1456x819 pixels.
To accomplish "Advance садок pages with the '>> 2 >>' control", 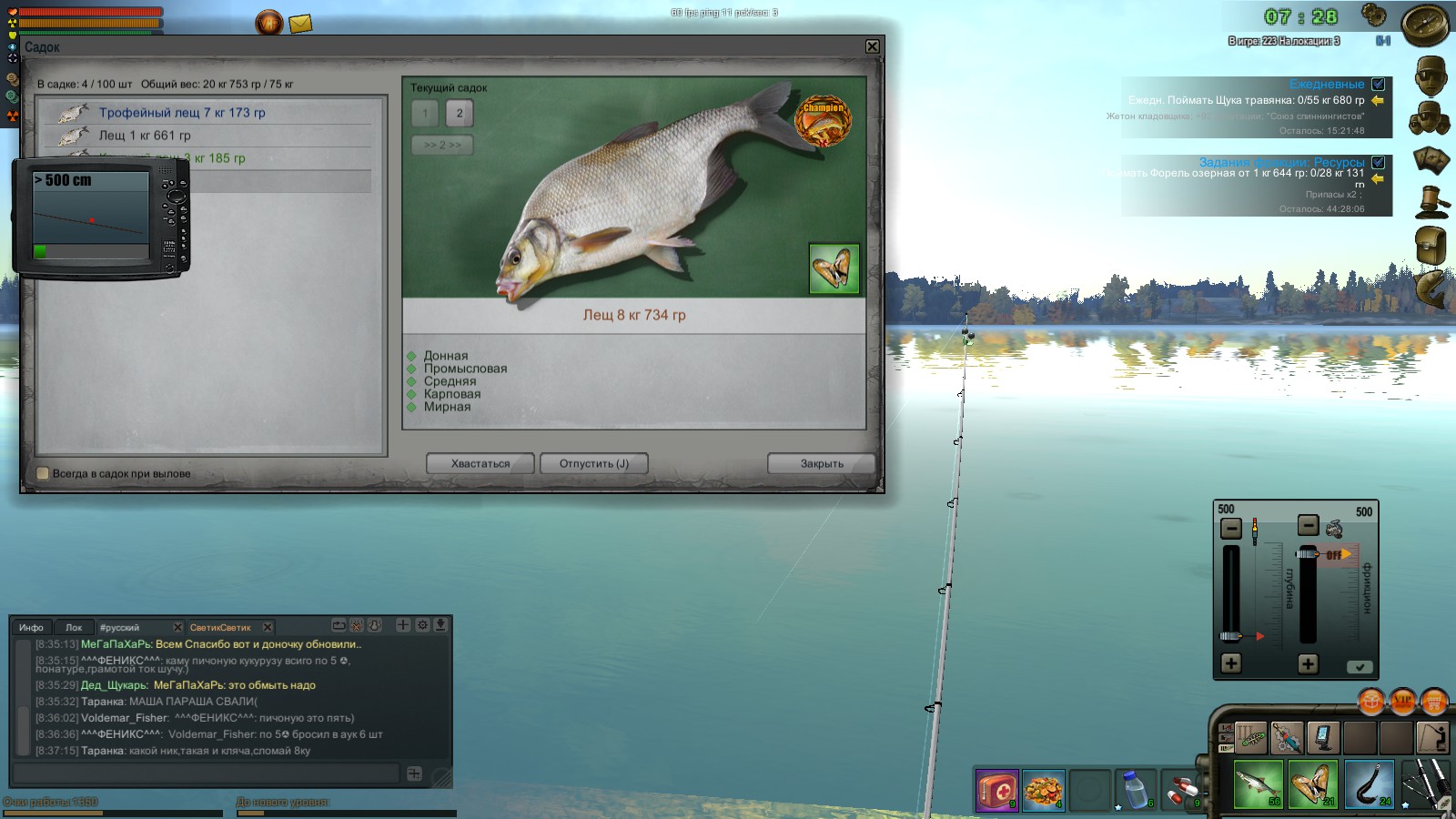I will [440, 145].
